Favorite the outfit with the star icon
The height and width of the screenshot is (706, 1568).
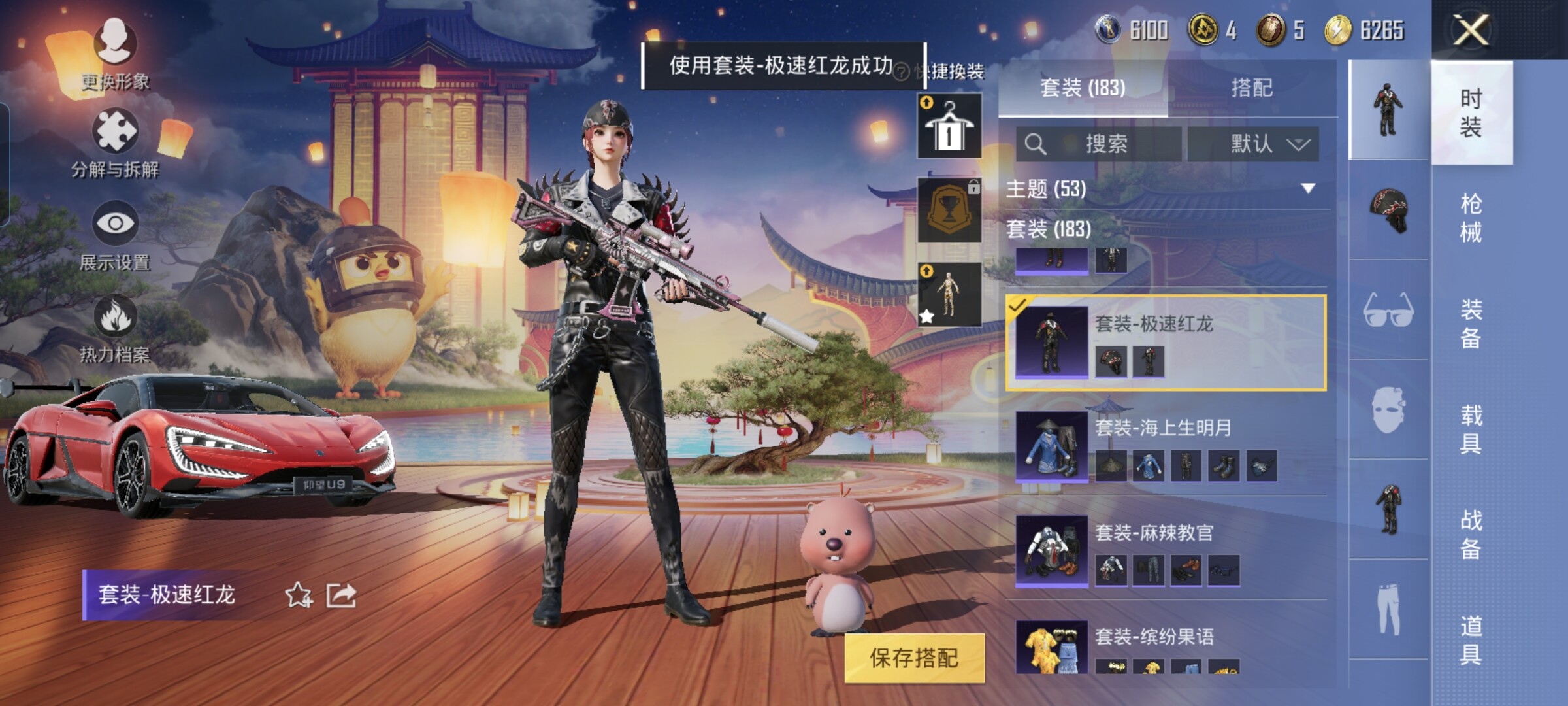(x=299, y=595)
